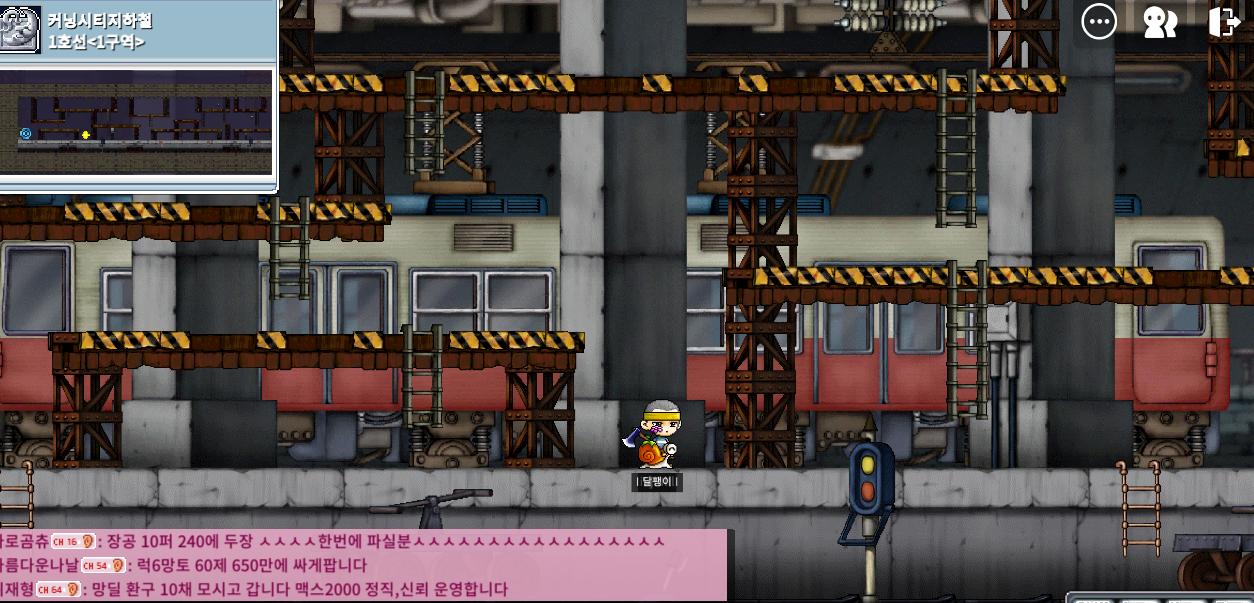The height and width of the screenshot is (603, 1254).
Task: Click the moon-face map icon
Action: click(20, 29)
